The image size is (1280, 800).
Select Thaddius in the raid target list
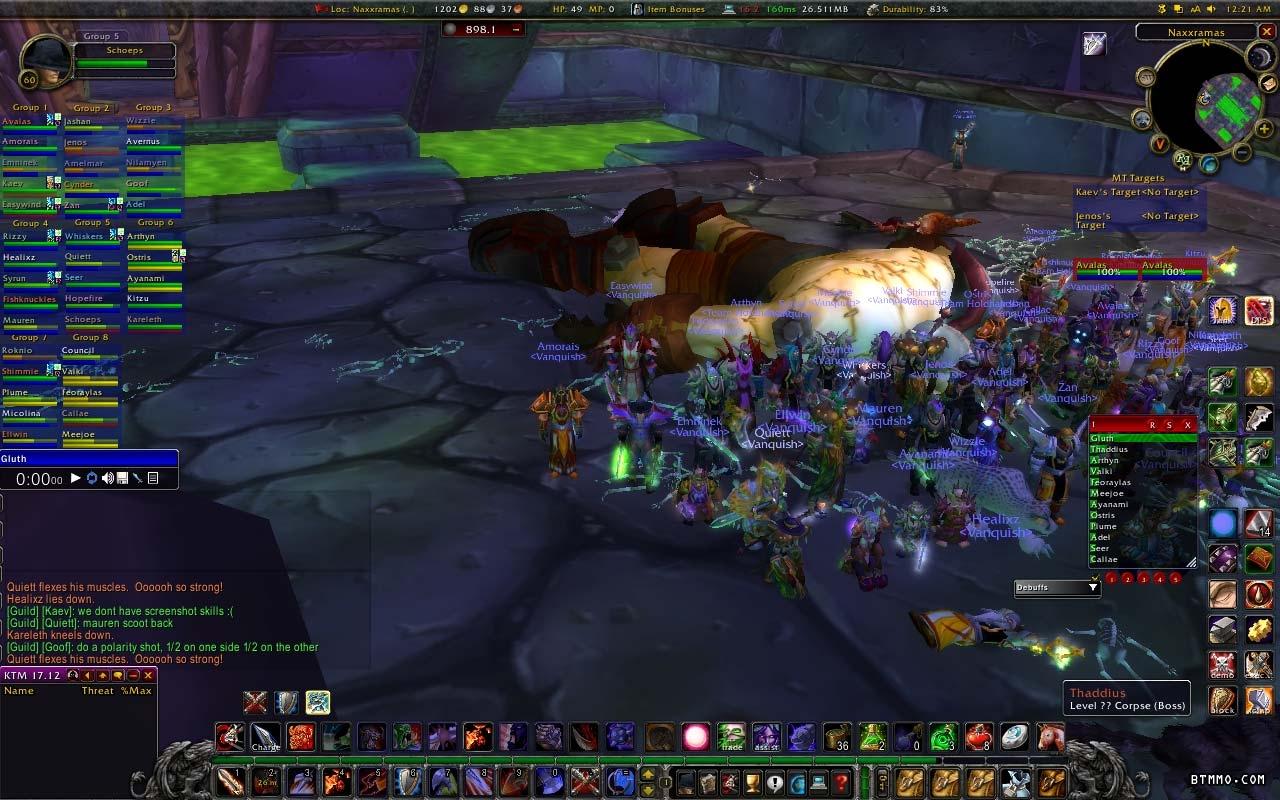(x=1110, y=450)
